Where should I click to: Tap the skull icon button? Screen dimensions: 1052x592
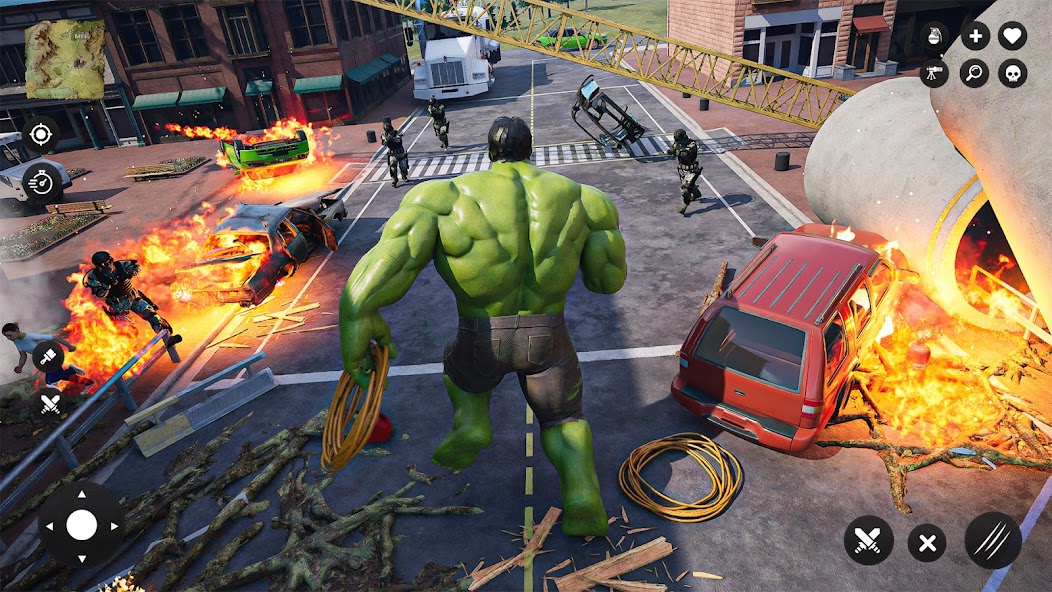pyautogui.click(x=1013, y=73)
